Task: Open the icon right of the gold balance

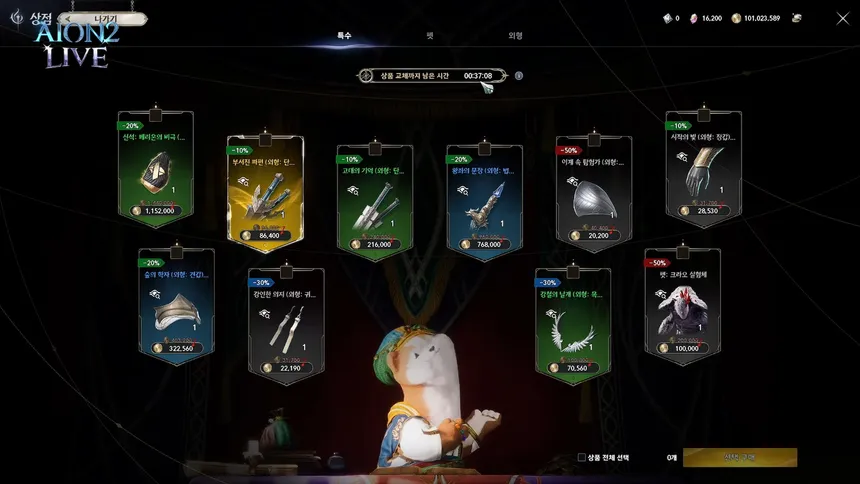Action: click(797, 18)
